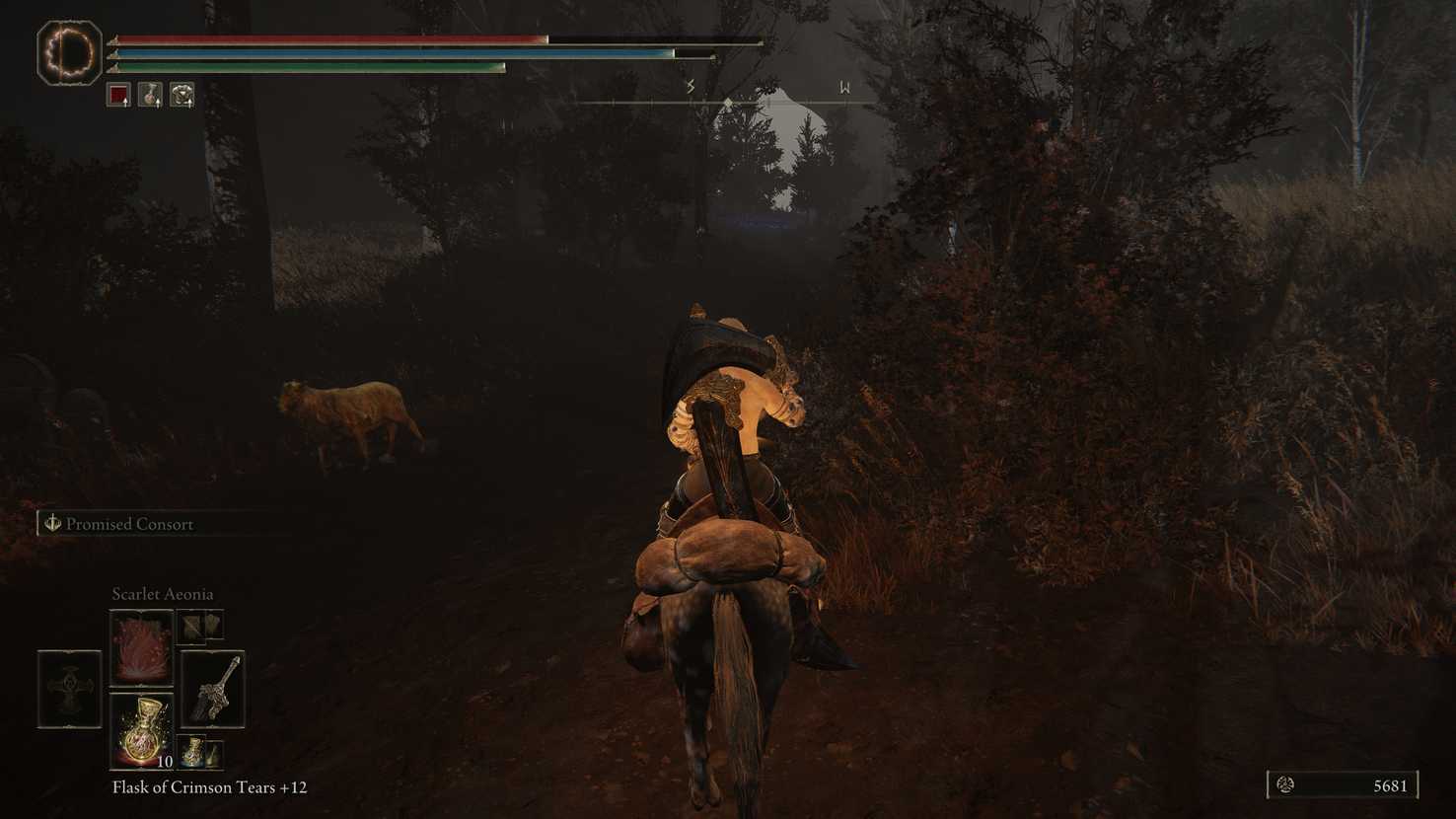
Task: Click the small next-flask queue icon
Action: [x=200, y=753]
